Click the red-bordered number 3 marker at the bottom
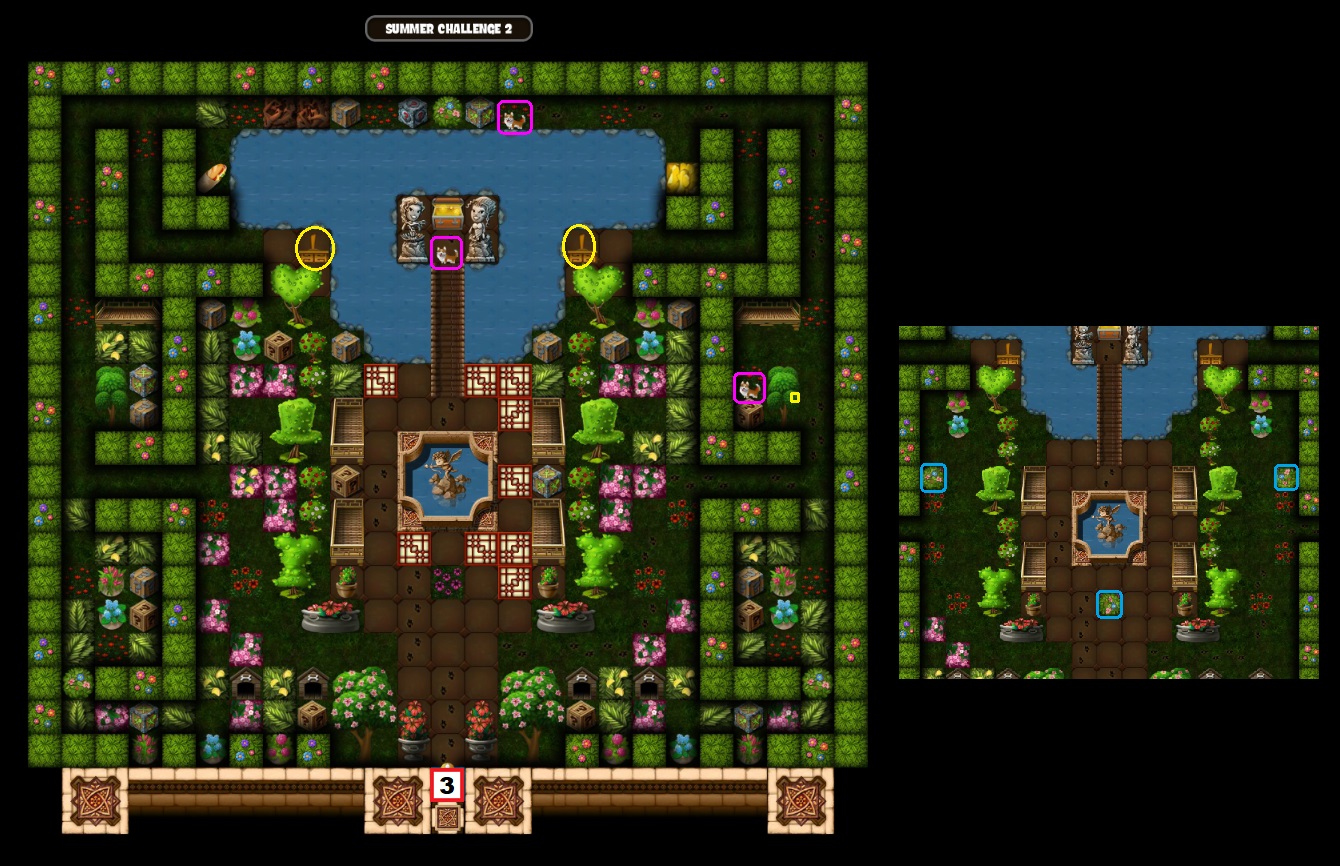The width and height of the screenshot is (1340, 866). [x=447, y=783]
